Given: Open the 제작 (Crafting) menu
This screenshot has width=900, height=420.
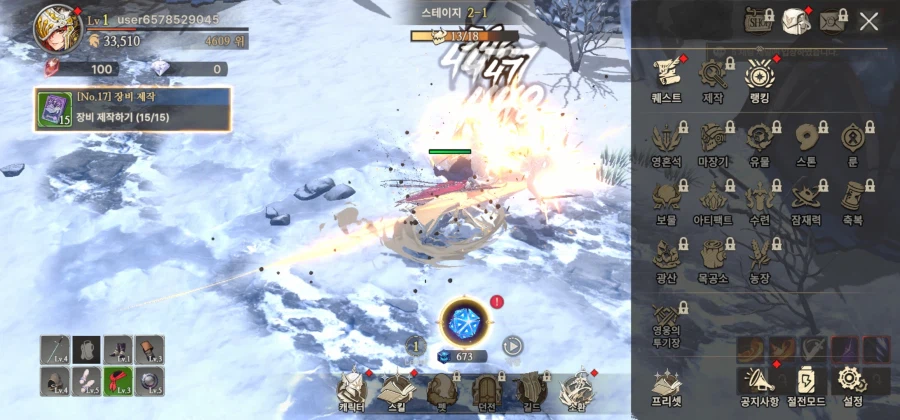Looking at the screenshot, I should [713, 78].
